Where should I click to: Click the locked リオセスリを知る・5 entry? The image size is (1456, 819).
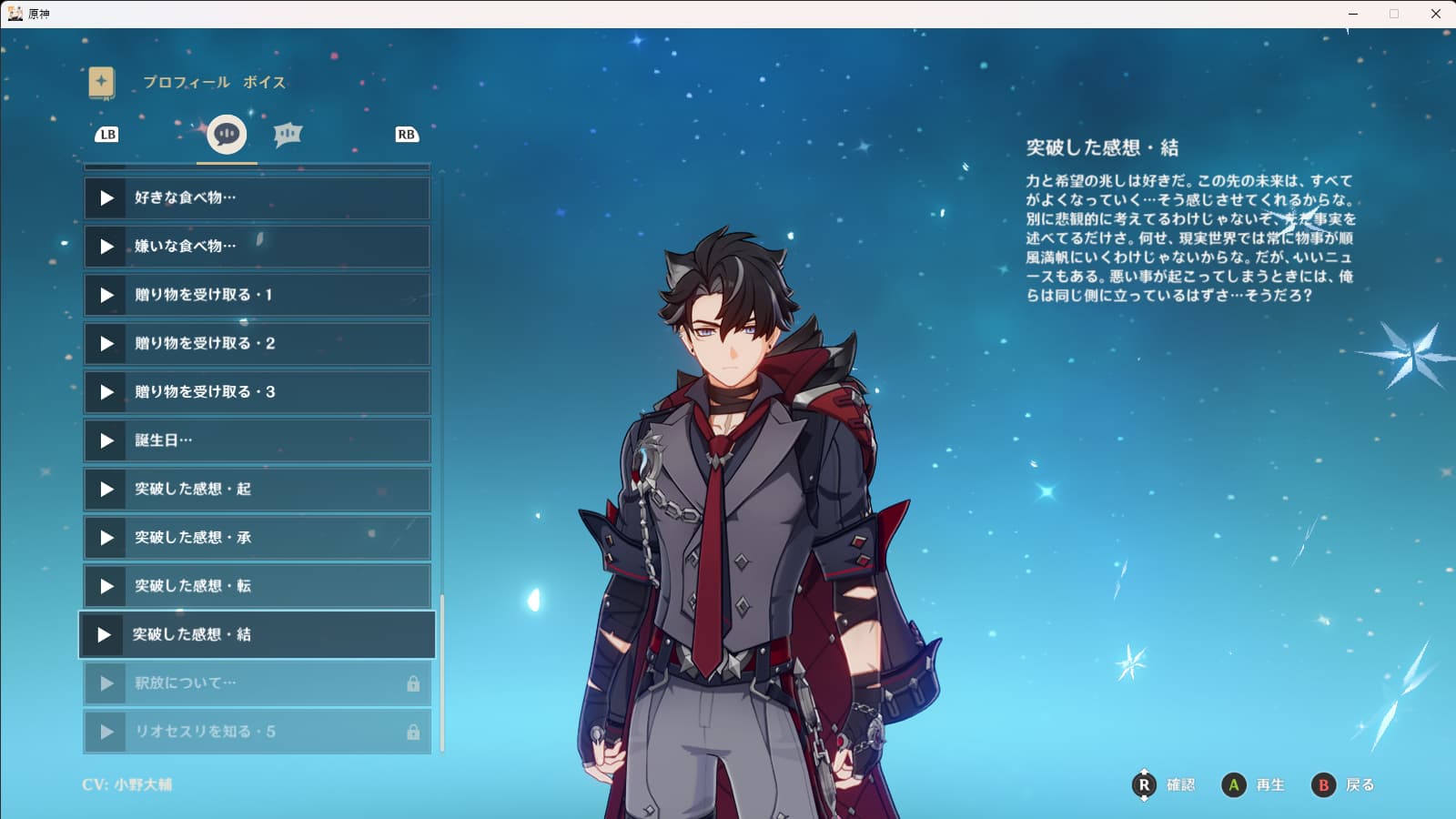coord(257,732)
